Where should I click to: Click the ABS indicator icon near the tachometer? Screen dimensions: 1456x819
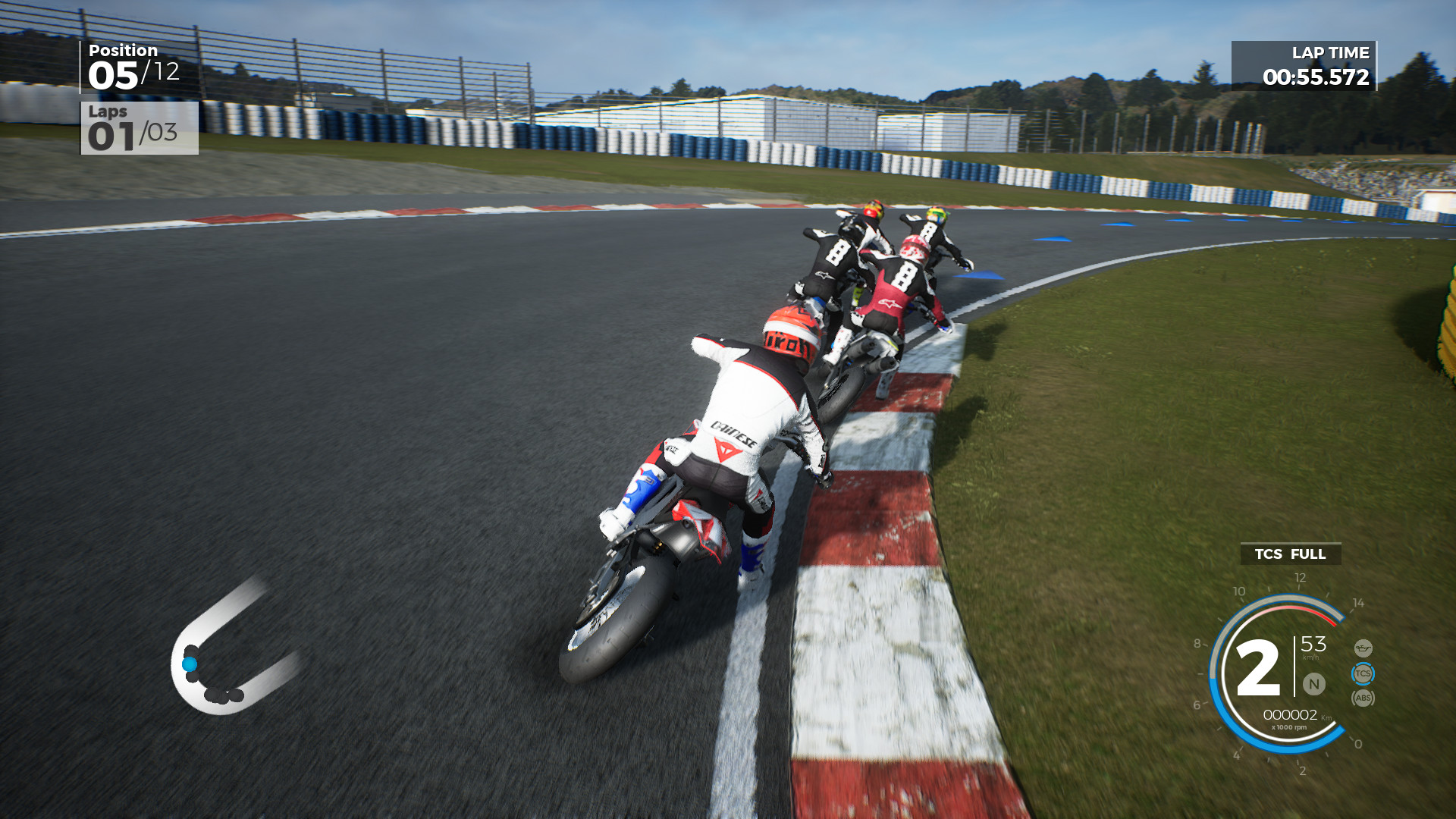[1363, 697]
